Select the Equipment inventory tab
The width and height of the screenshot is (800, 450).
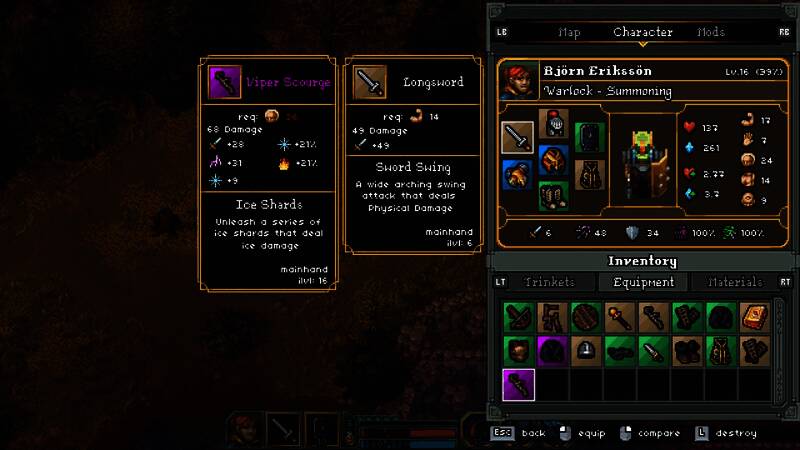point(644,283)
